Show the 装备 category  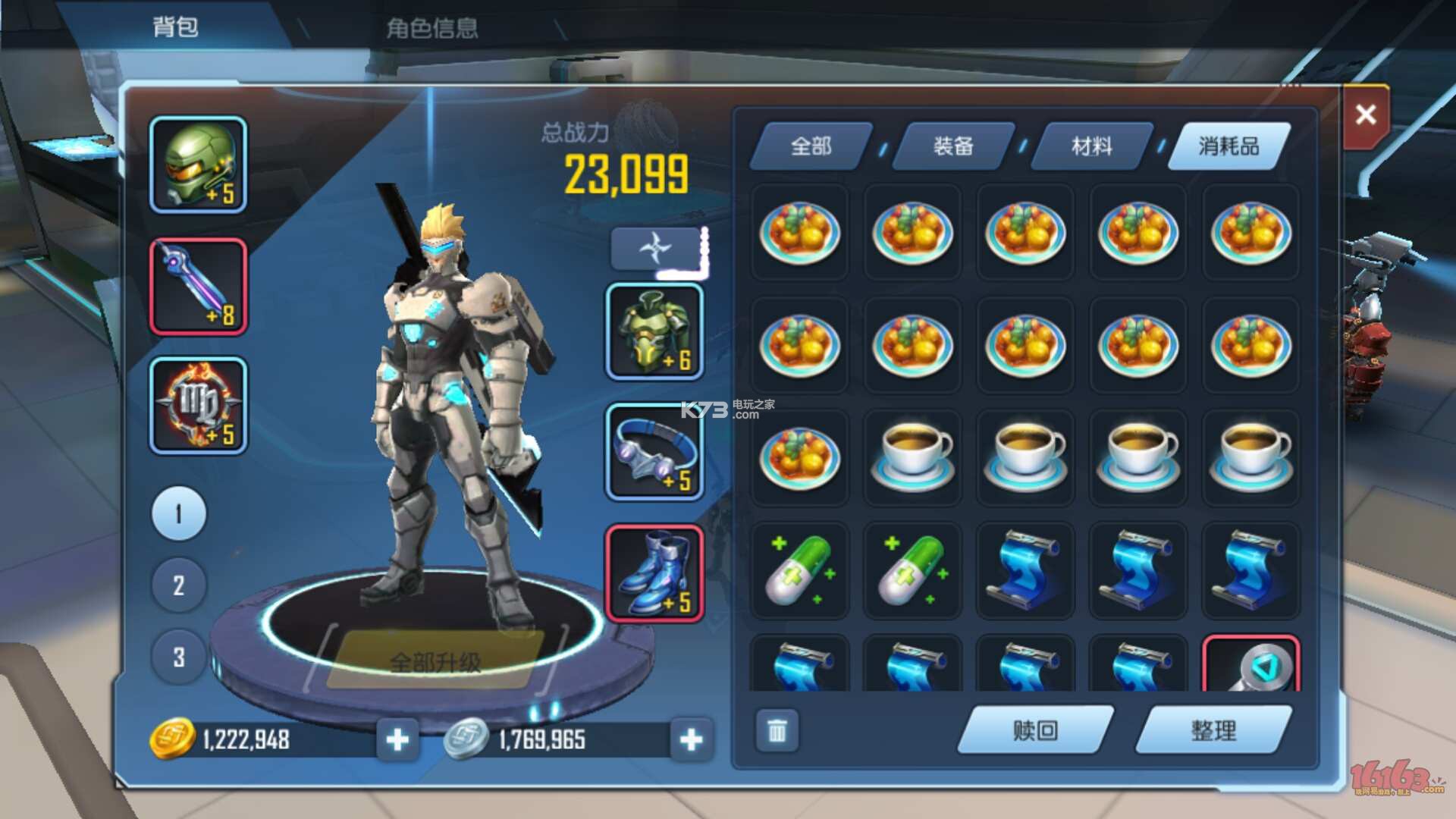click(x=953, y=146)
